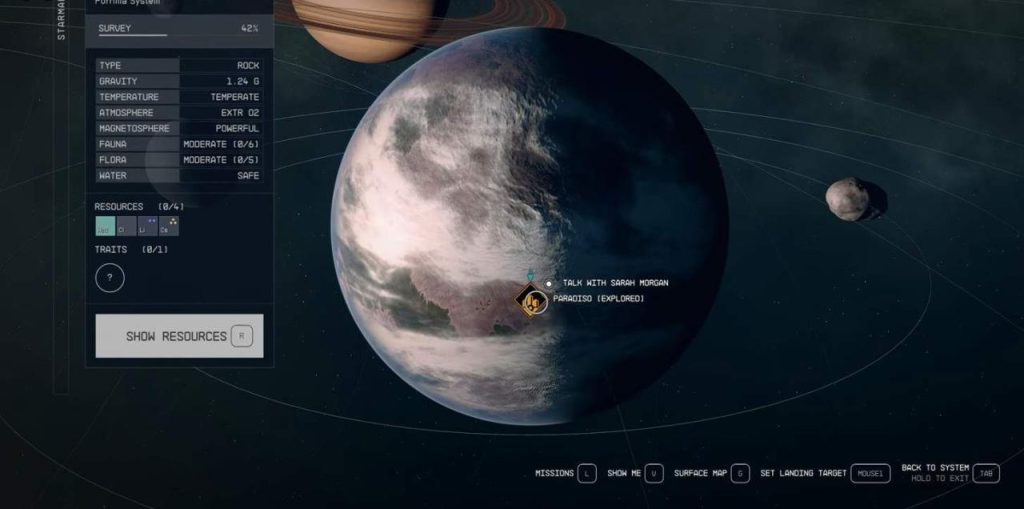Viewport: 1024px width, 509px height.
Task: Select the Paradiso landing marker
Action: click(x=533, y=299)
